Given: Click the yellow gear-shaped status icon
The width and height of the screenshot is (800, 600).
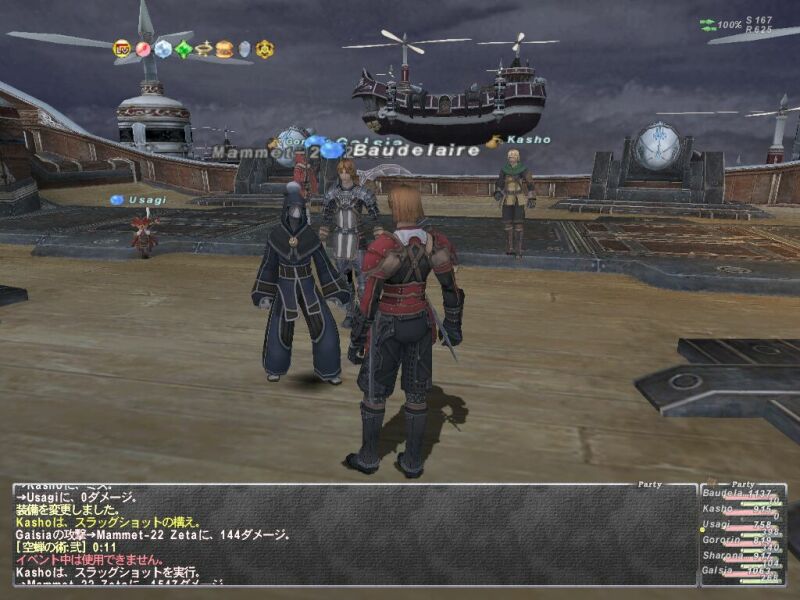Looking at the screenshot, I should [x=264, y=48].
